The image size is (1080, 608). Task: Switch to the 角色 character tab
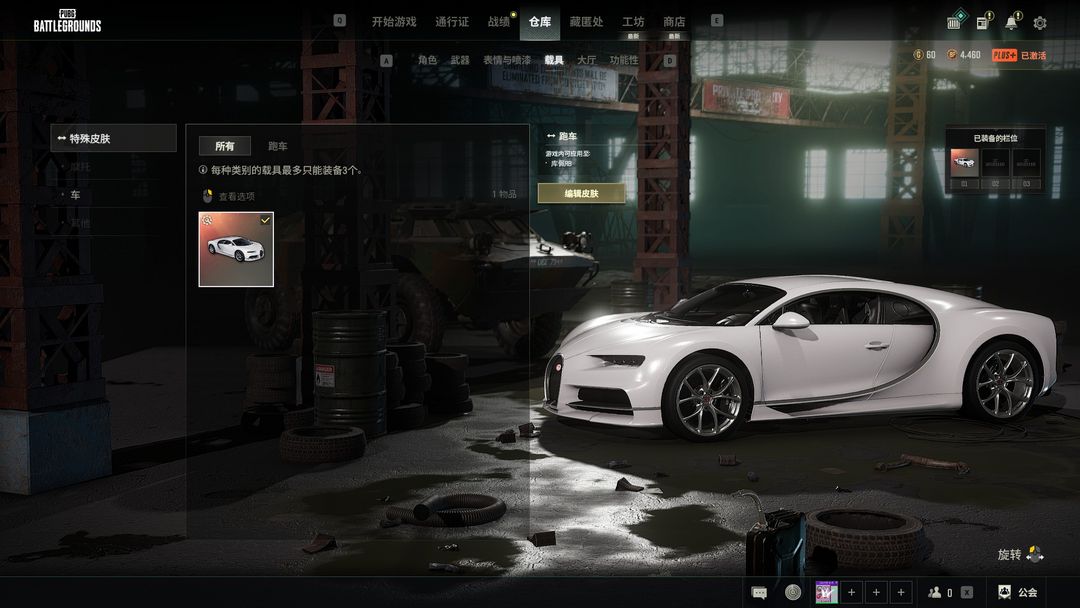(427, 60)
